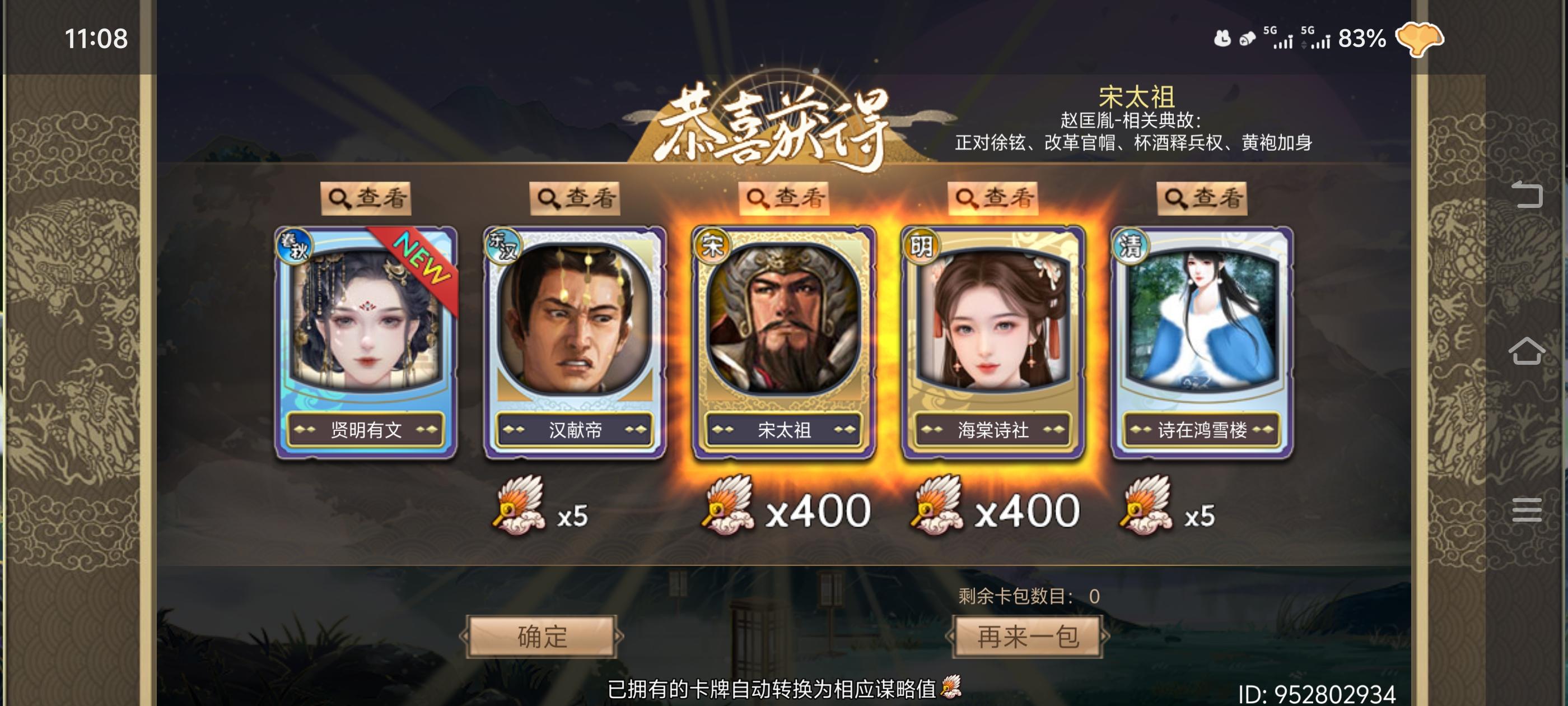Click the 查看 view icon above 汉献帝 card
The width and height of the screenshot is (1568, 706).
pyautogui.click(x=575, y=198)
